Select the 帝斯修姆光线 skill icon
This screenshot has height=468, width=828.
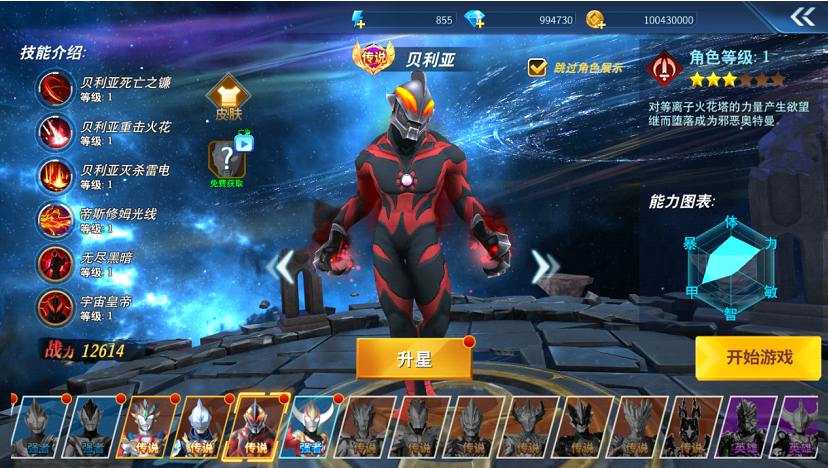coord(55,220)
